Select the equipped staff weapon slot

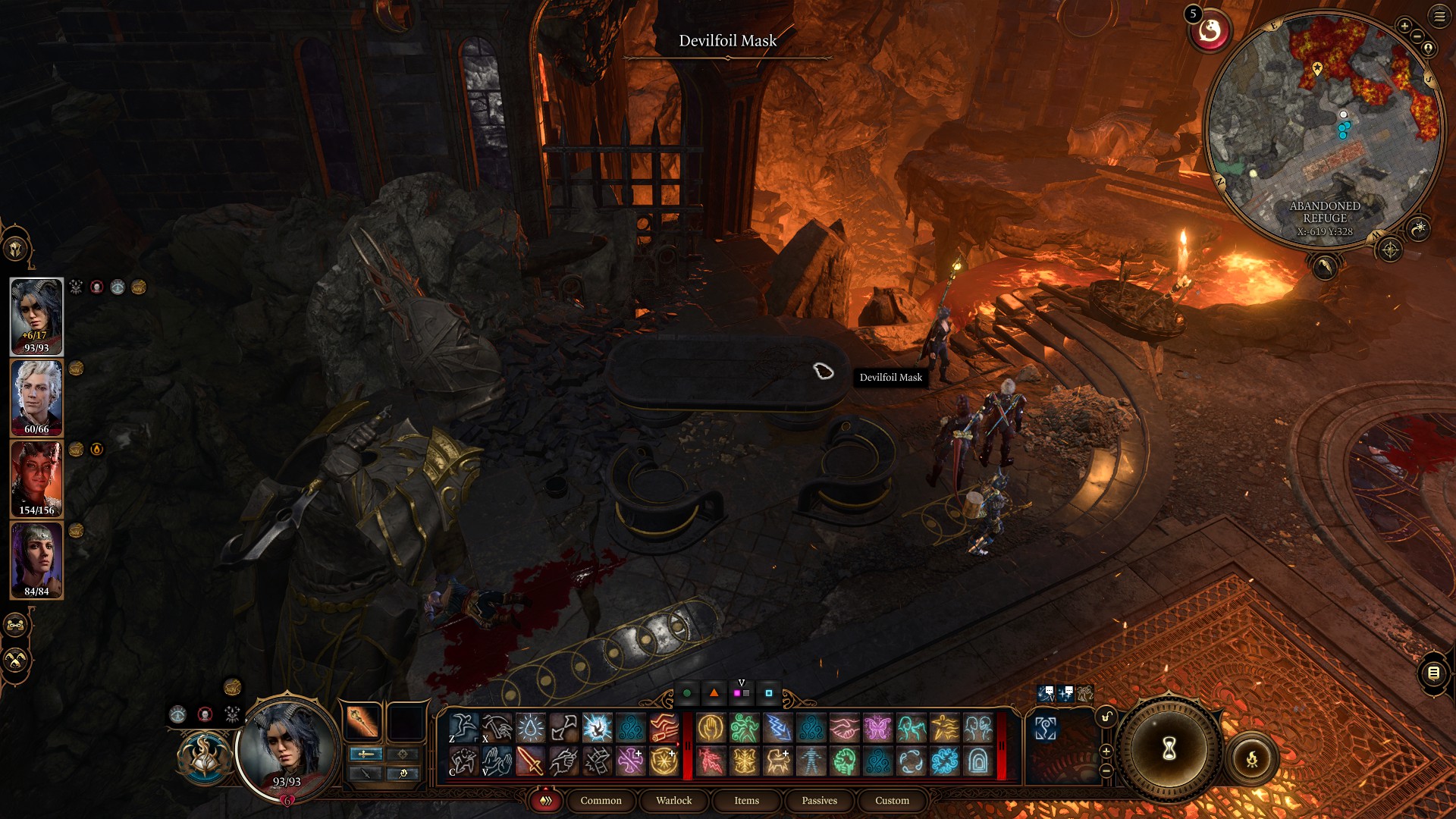(x=362, y=721)
